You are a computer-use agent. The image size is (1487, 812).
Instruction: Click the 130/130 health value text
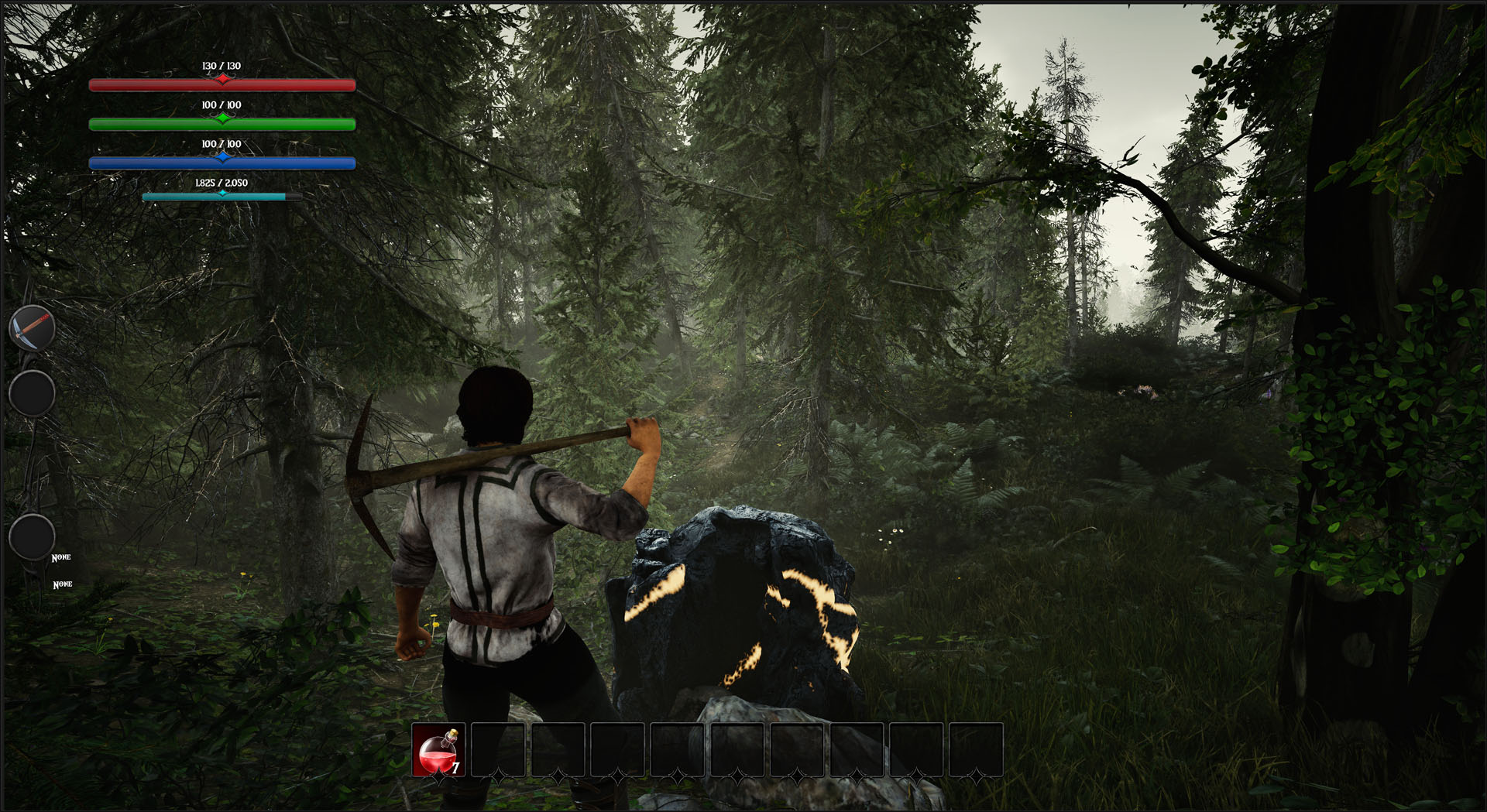pos(222,67)
